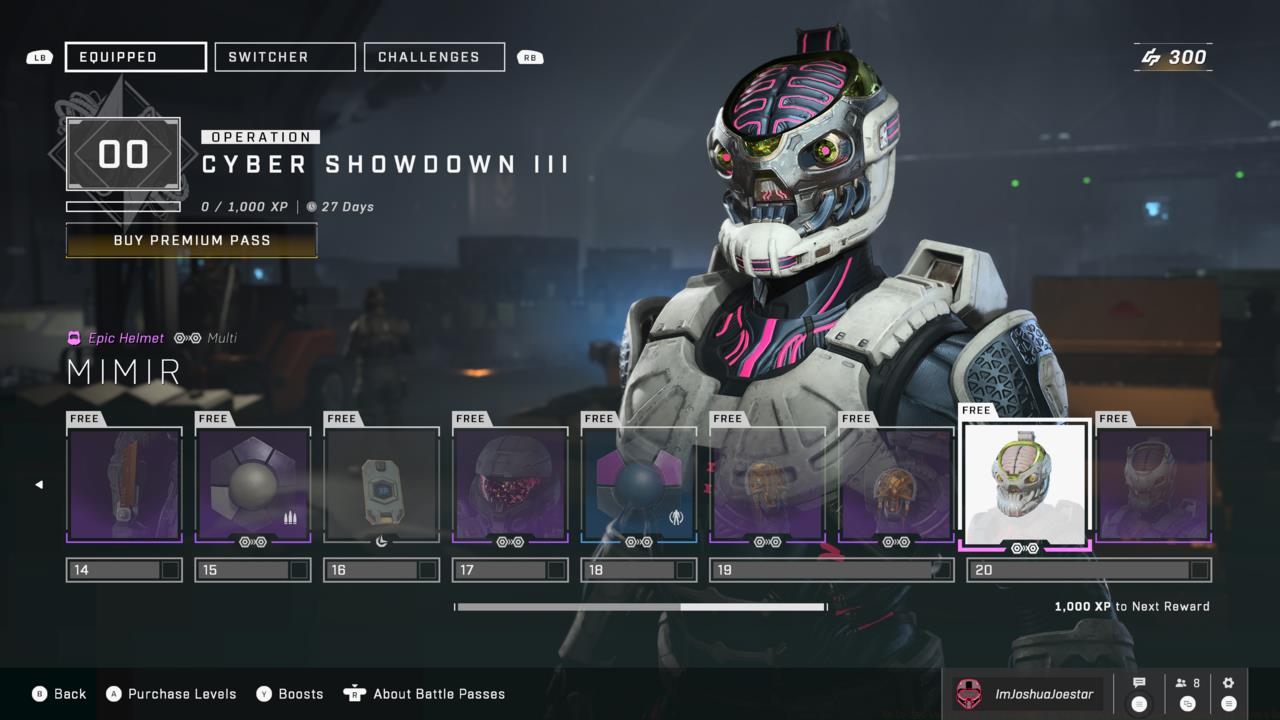Open Purchase Levels
This screenshot has height=720, width=1280.
tap(172, 694)
